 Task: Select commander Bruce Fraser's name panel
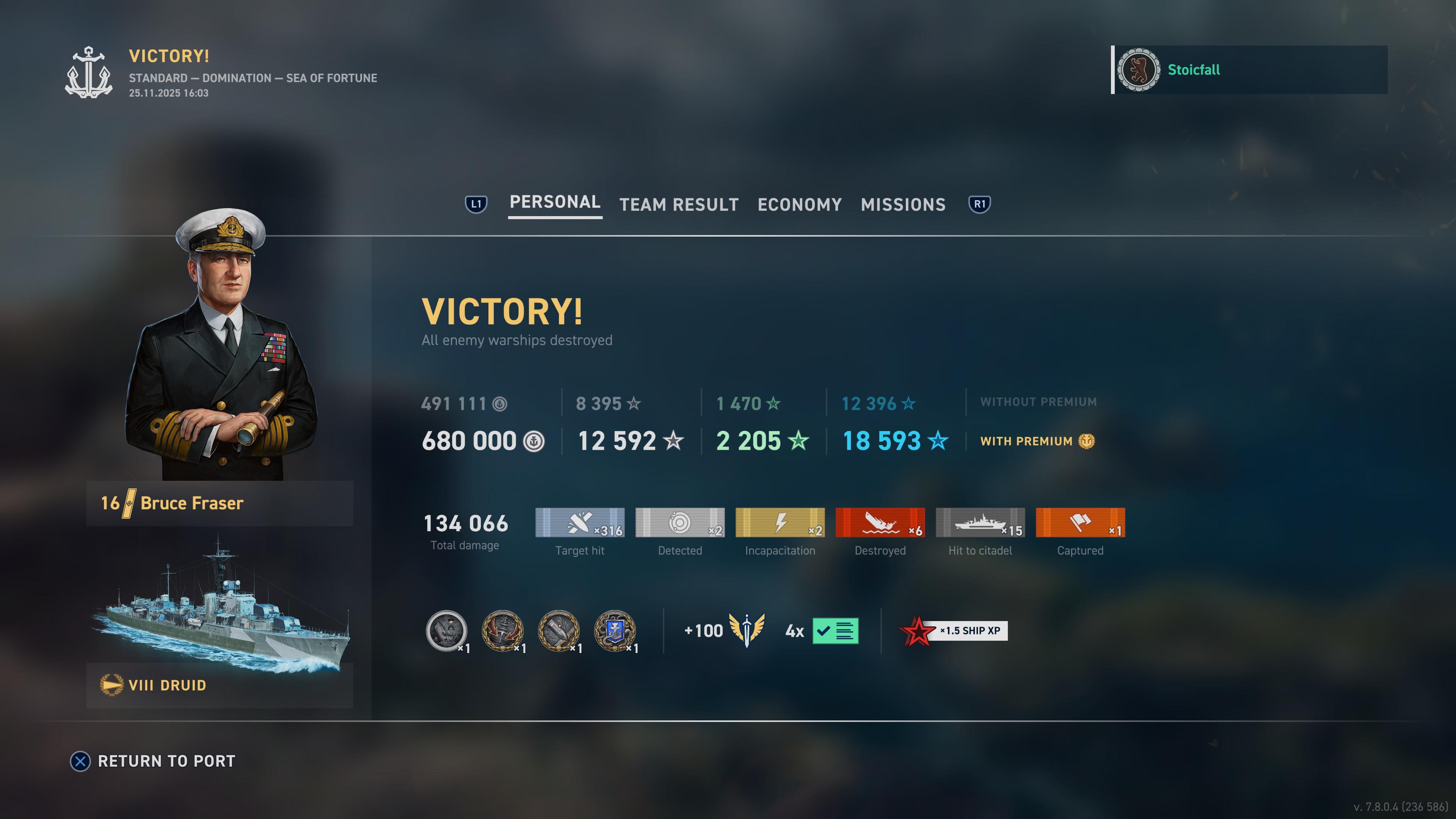pyautogui.click(x=219, y=503)
